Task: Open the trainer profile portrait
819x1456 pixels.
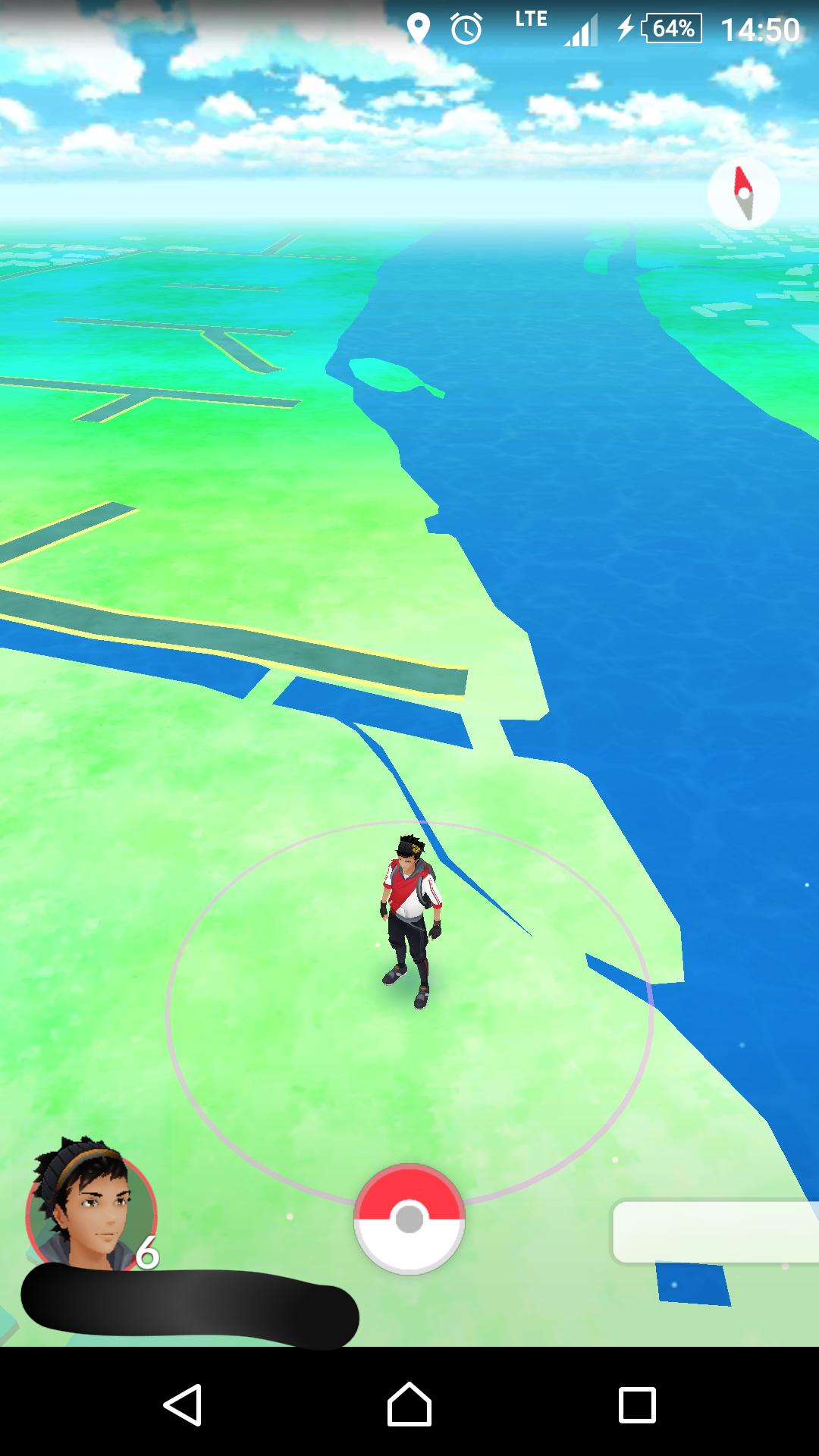Action: coord(89,1207)
